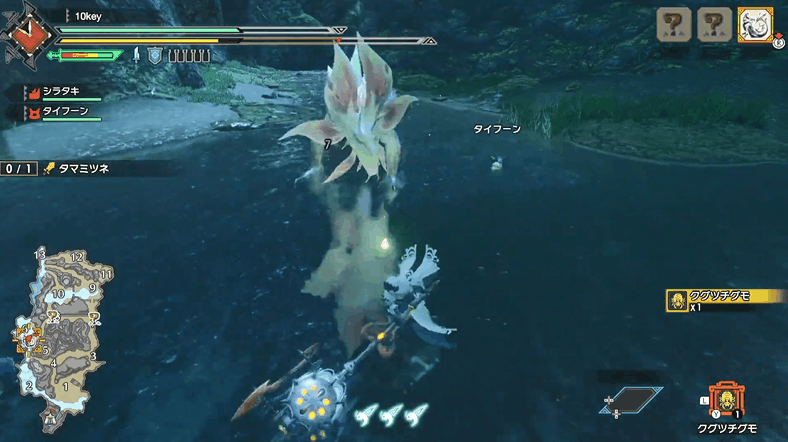
Task: Click the クグツチグモ x1 pickup notification
Action: pyautogui.click(x=724, y=298)
